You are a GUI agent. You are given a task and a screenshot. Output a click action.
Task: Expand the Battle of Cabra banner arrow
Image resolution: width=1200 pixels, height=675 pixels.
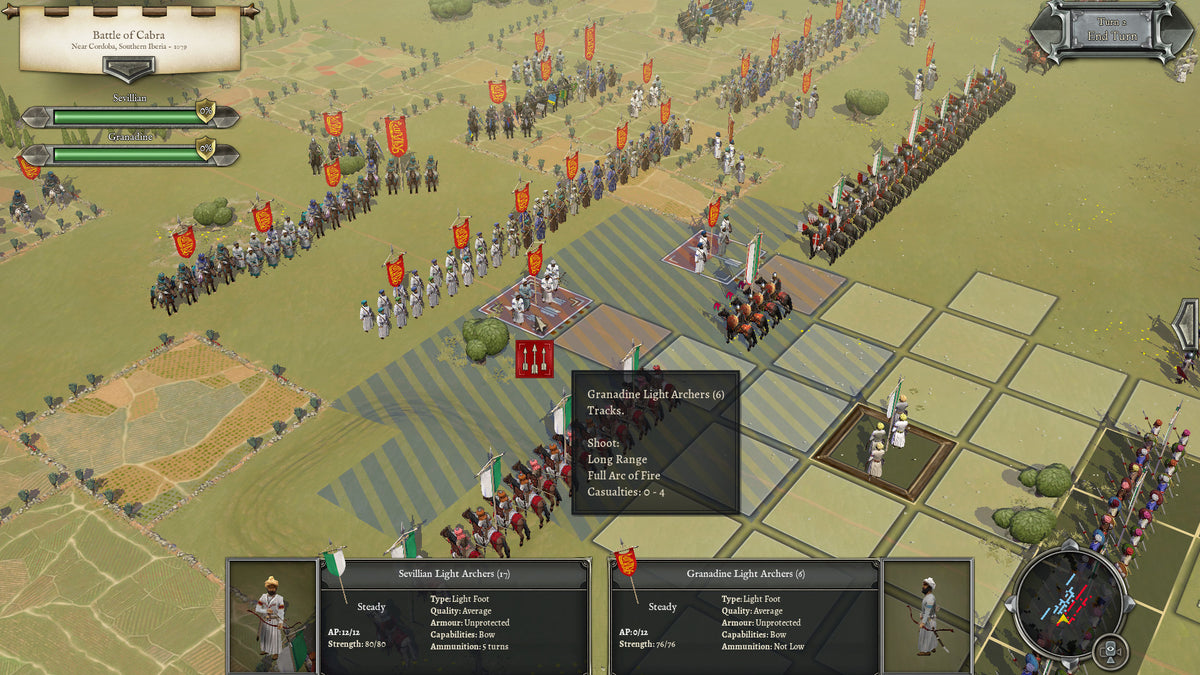click(129, 69)
